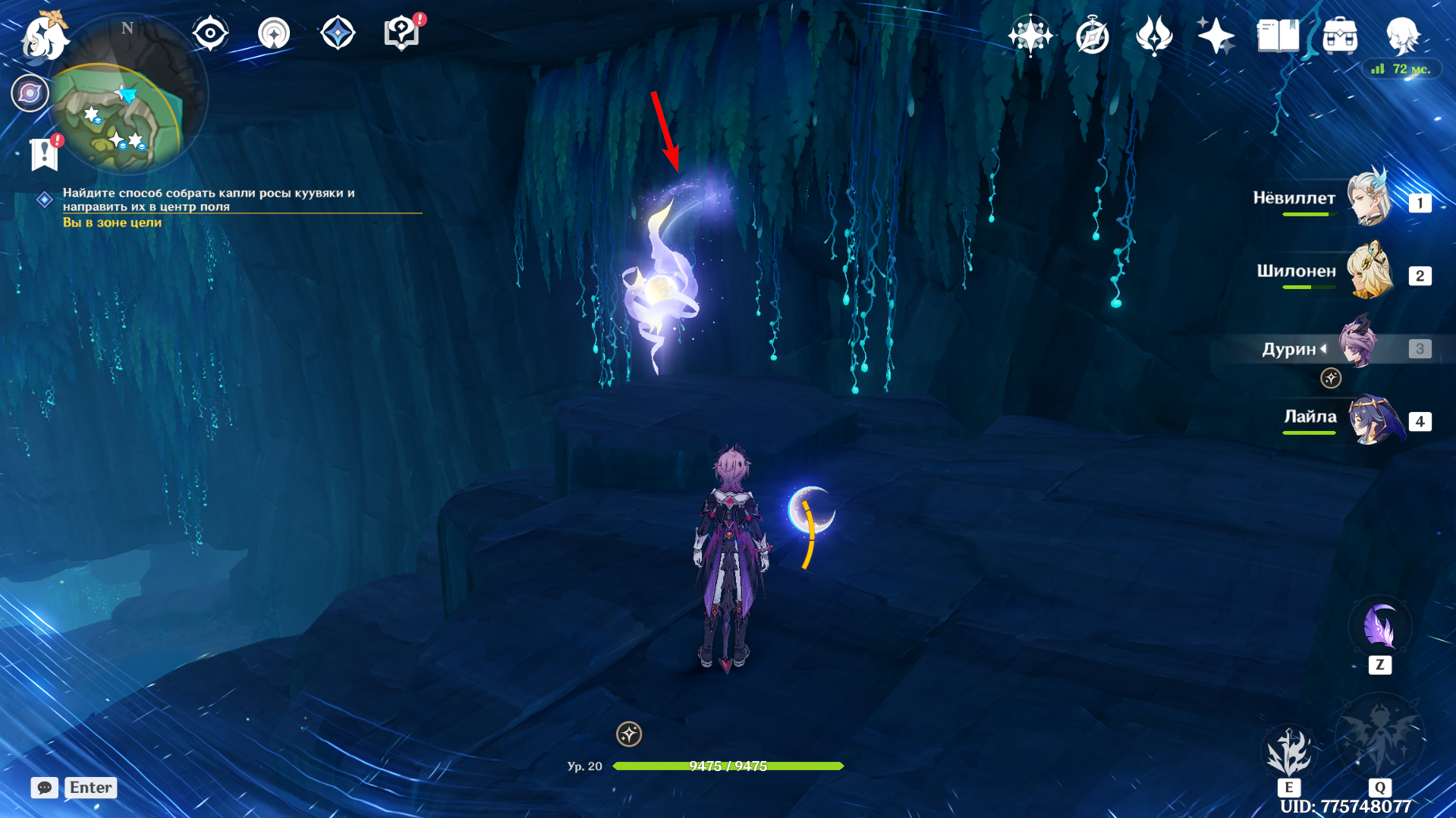This screenshot has width=1456, height=818.
Task: Open the quest navigation diamond icon
Action: point(338,34)
